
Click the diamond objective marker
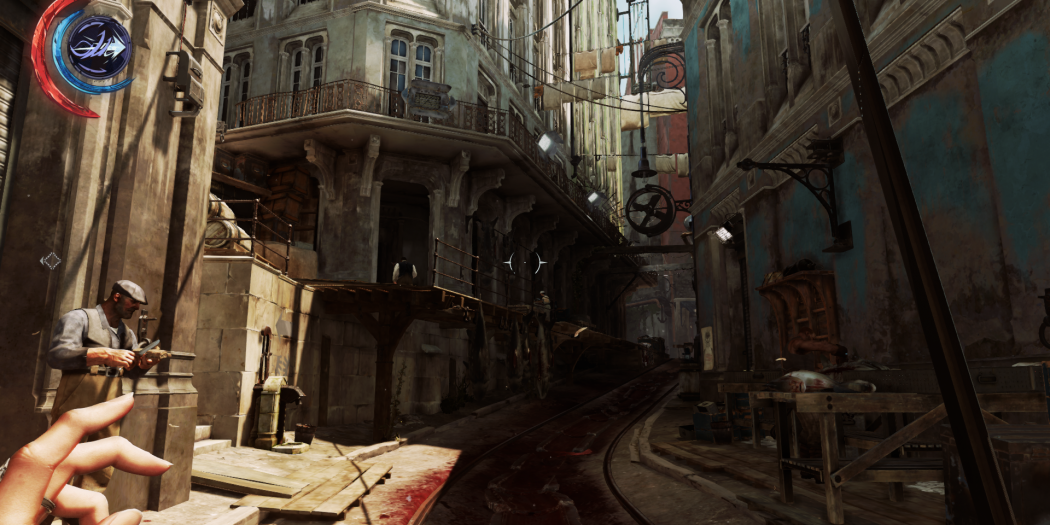50,261
